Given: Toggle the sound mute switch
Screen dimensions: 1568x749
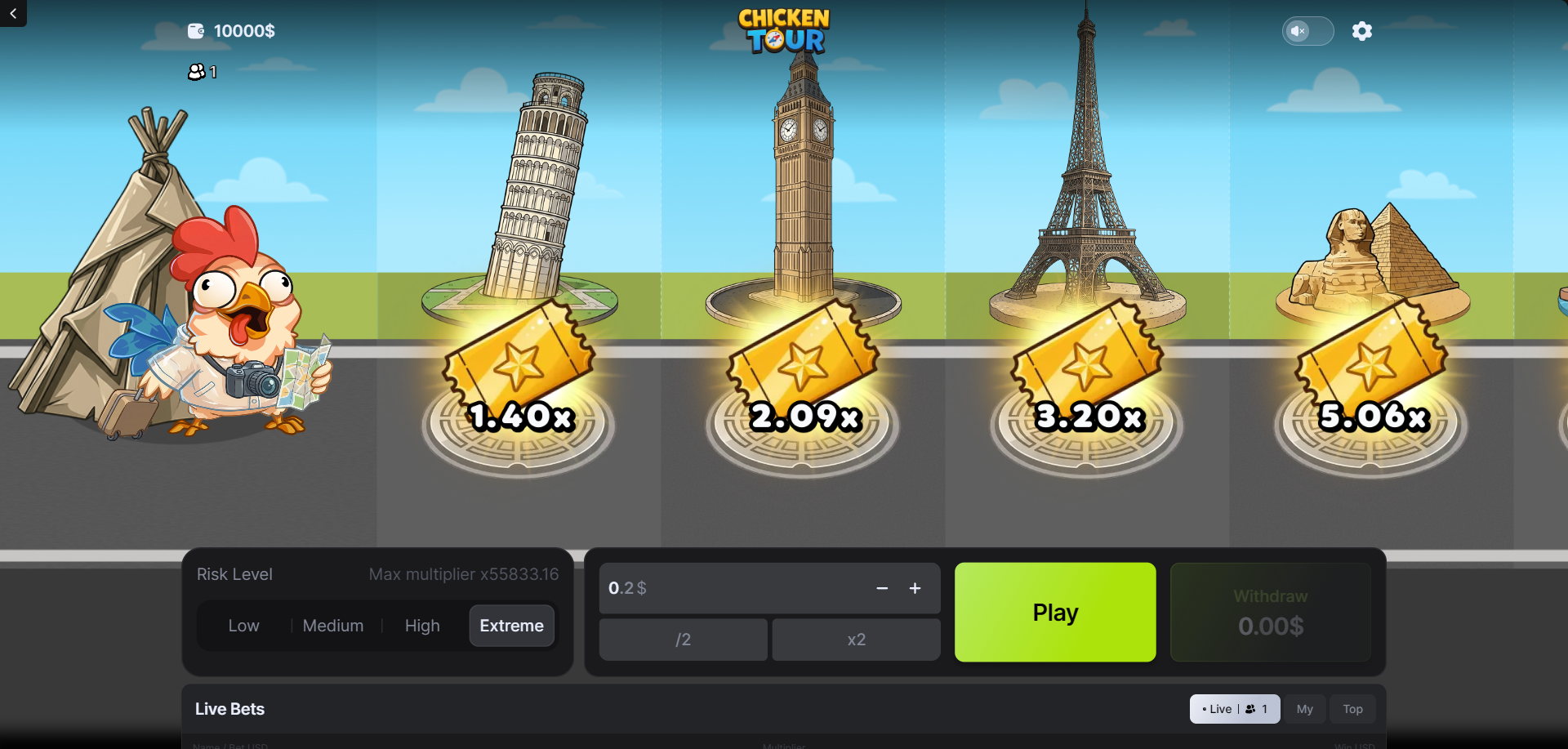Looking at the screenshot, I should (x=1307, y=31).
